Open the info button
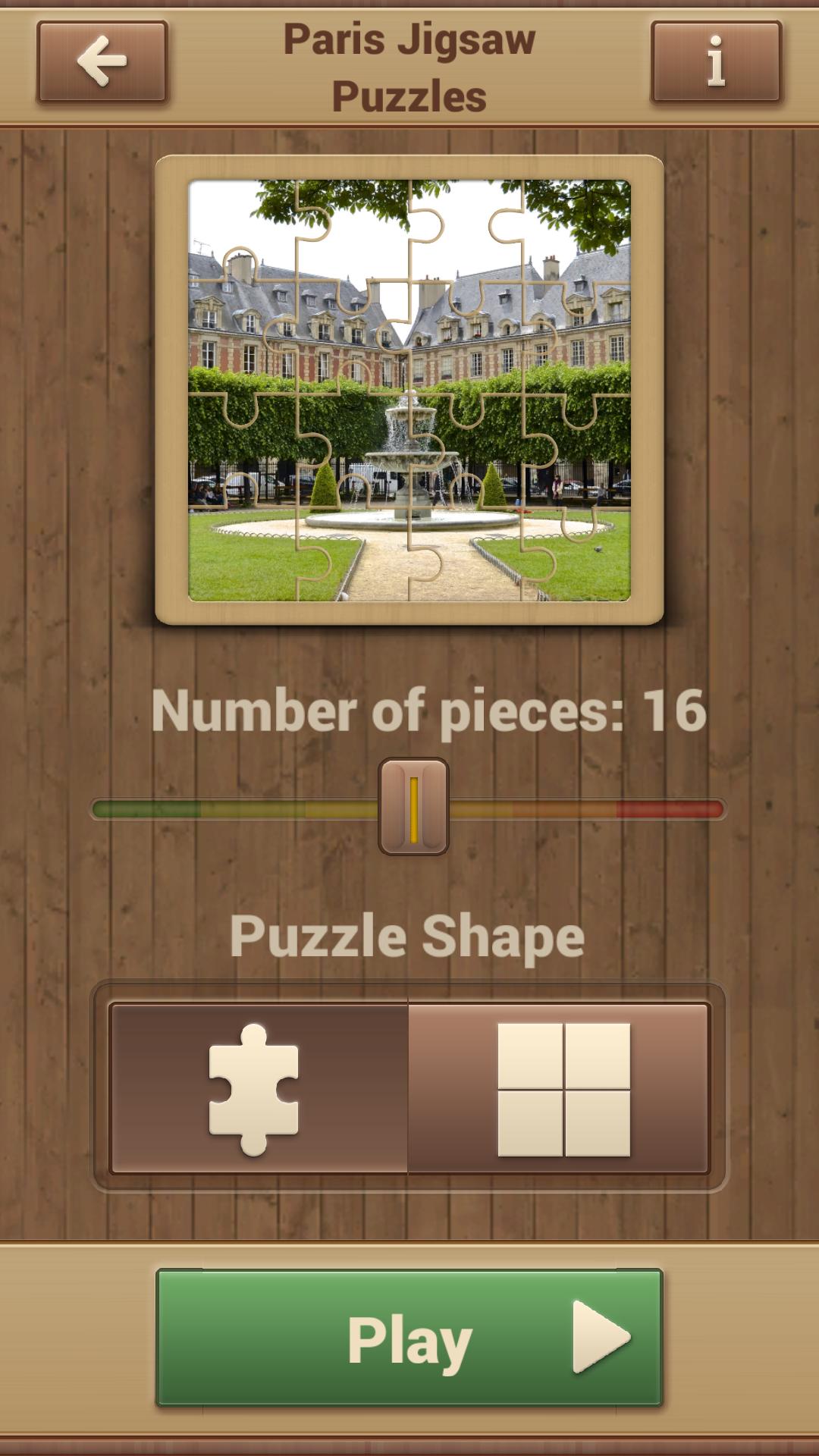The image size is (819, 1456). point(716,62)
